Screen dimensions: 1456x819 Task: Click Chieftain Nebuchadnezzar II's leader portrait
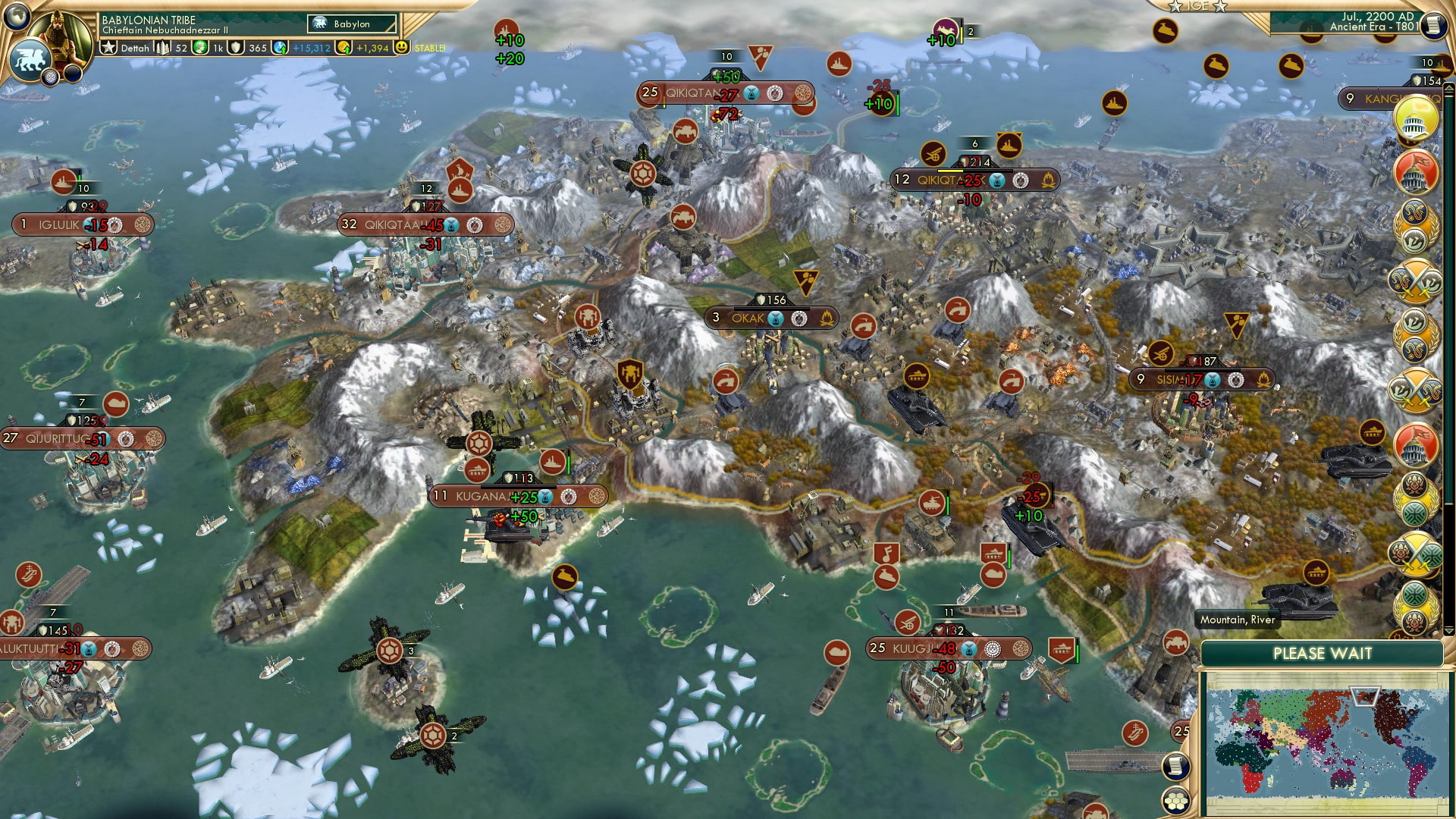tap(61, 36)
